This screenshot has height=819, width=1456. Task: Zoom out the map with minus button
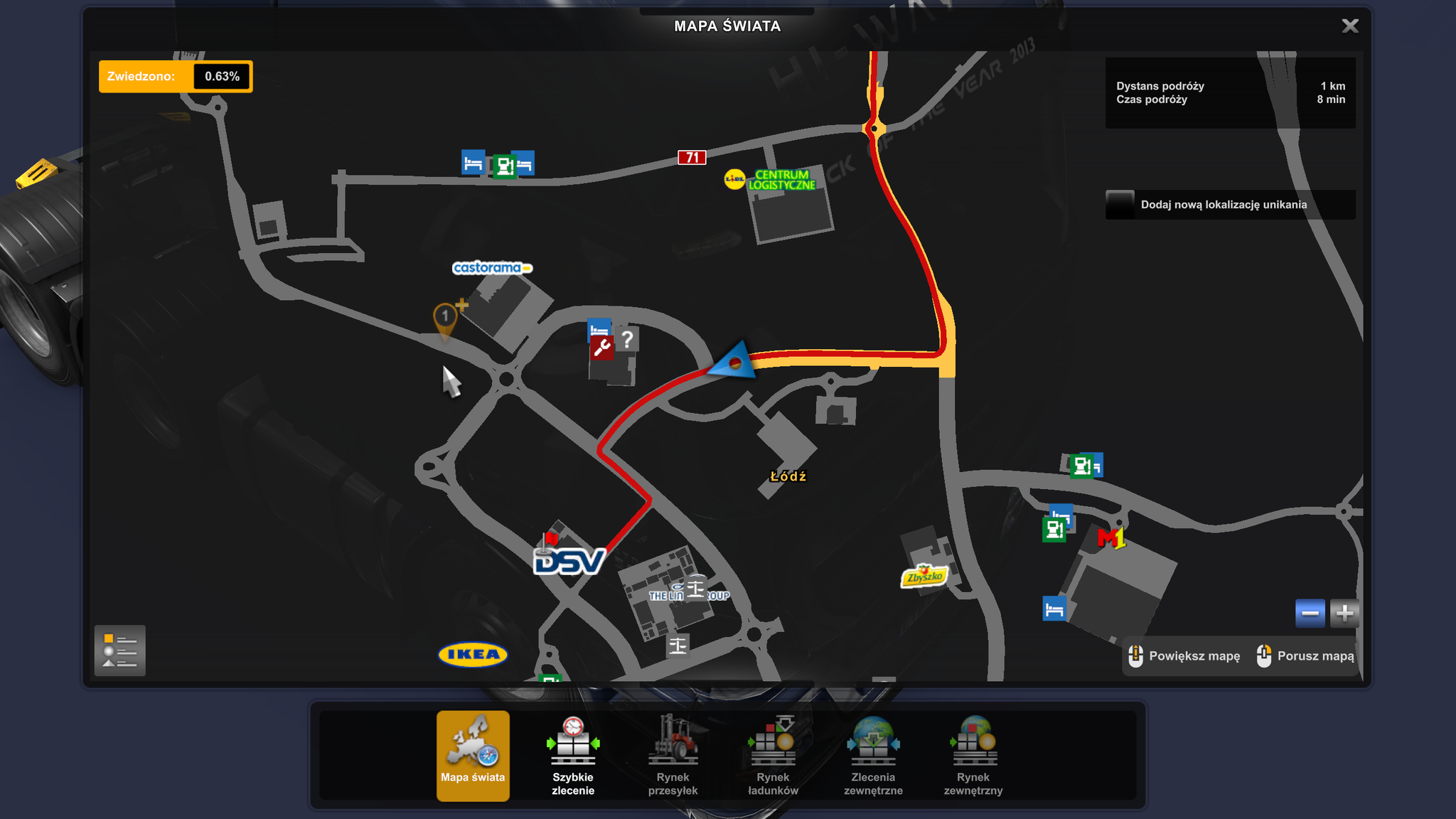[x=1310, y=613]
